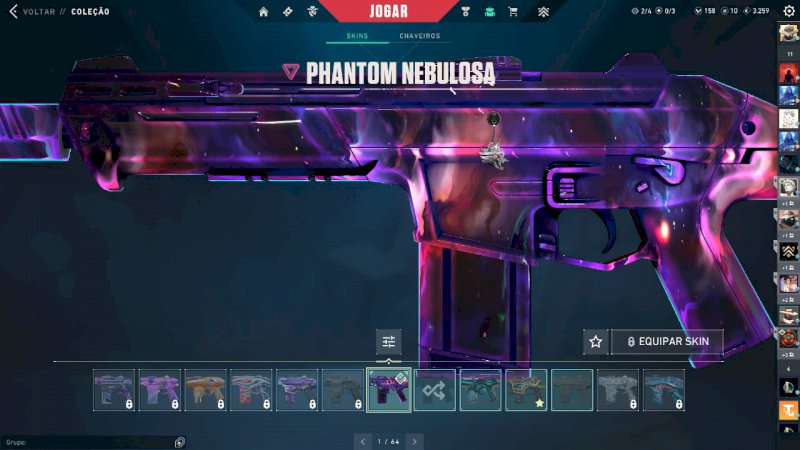Select the random shuffle skin tile
800x450 pixels.
pyautogui.click(x=435, y=390)
